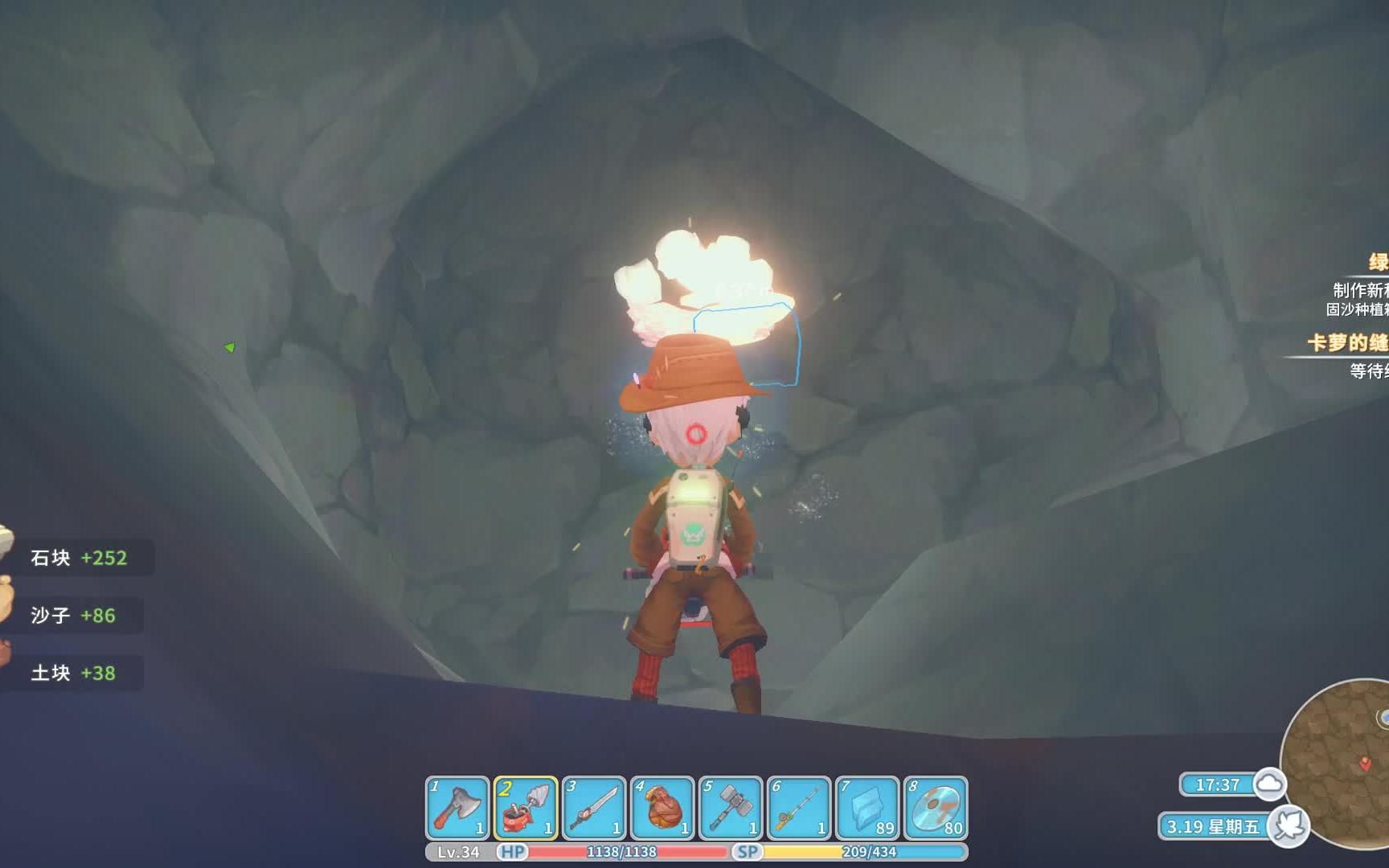Image resolution: width=1389 pixels, height=868 pixels.
Task: Equip the grey hammer in the hotbar
Action: [731, 808]
